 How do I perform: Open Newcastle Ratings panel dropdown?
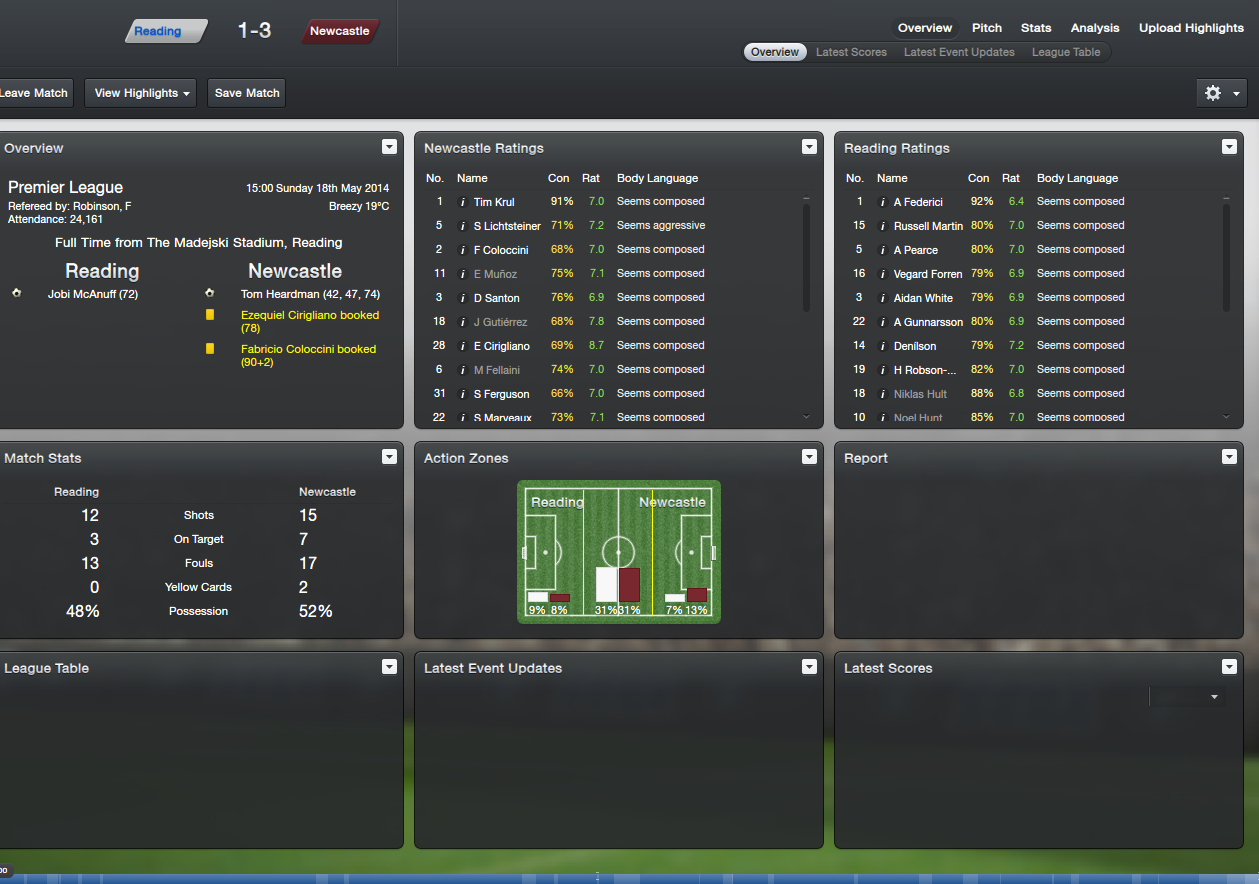pos(809,147)
